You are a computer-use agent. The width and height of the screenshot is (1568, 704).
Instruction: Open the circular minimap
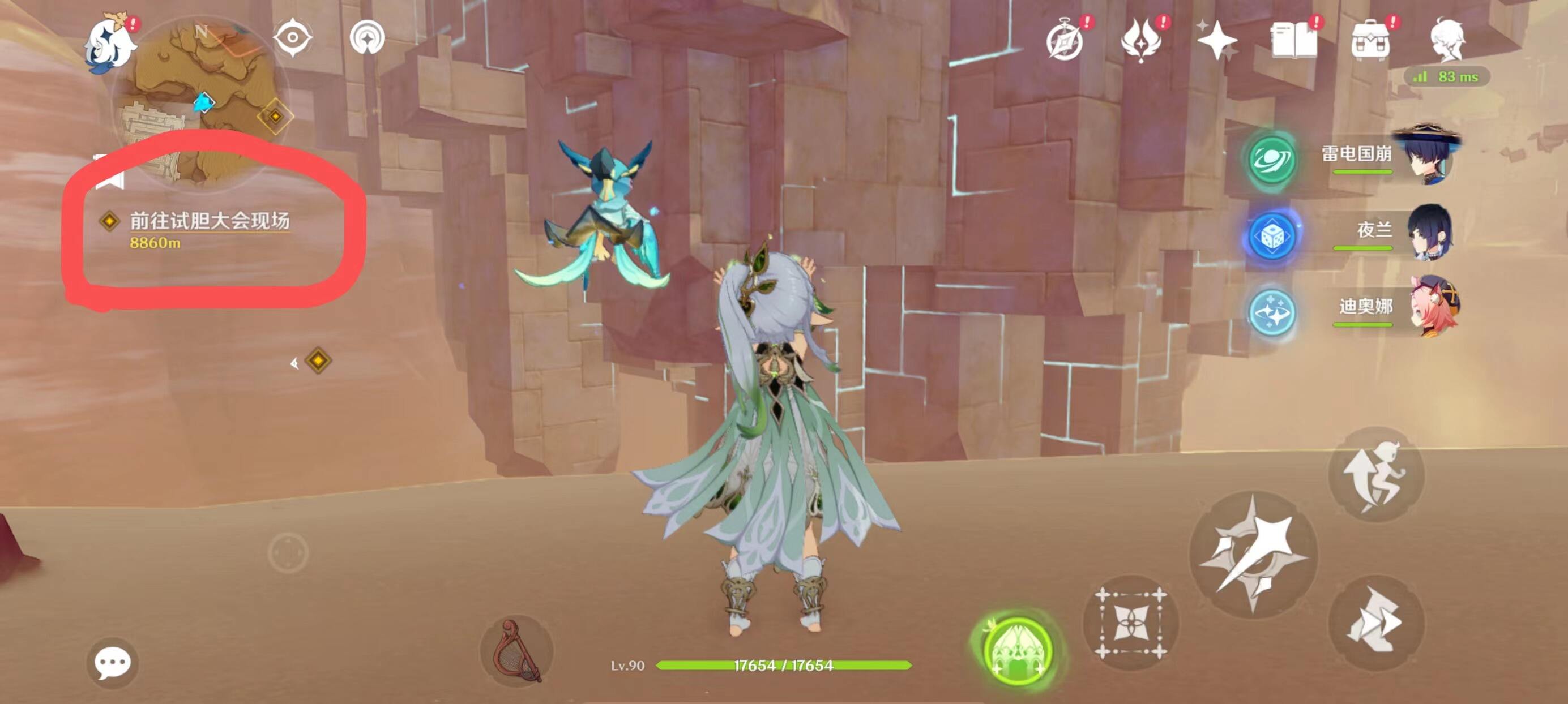198,100
